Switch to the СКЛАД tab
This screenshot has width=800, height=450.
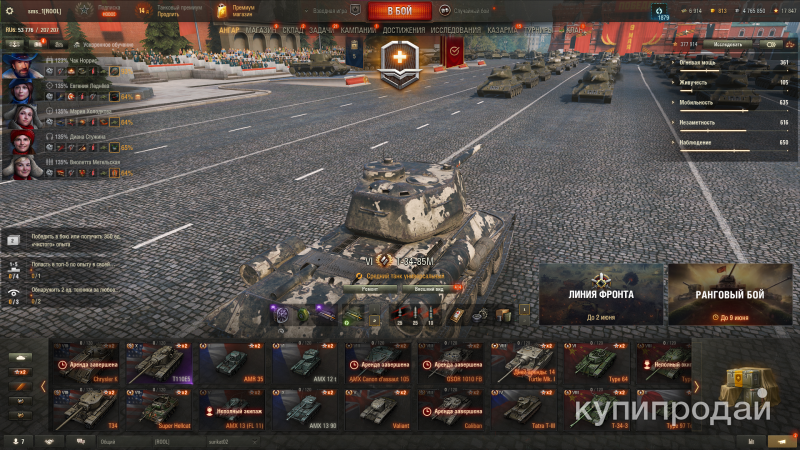coord(293,30)
